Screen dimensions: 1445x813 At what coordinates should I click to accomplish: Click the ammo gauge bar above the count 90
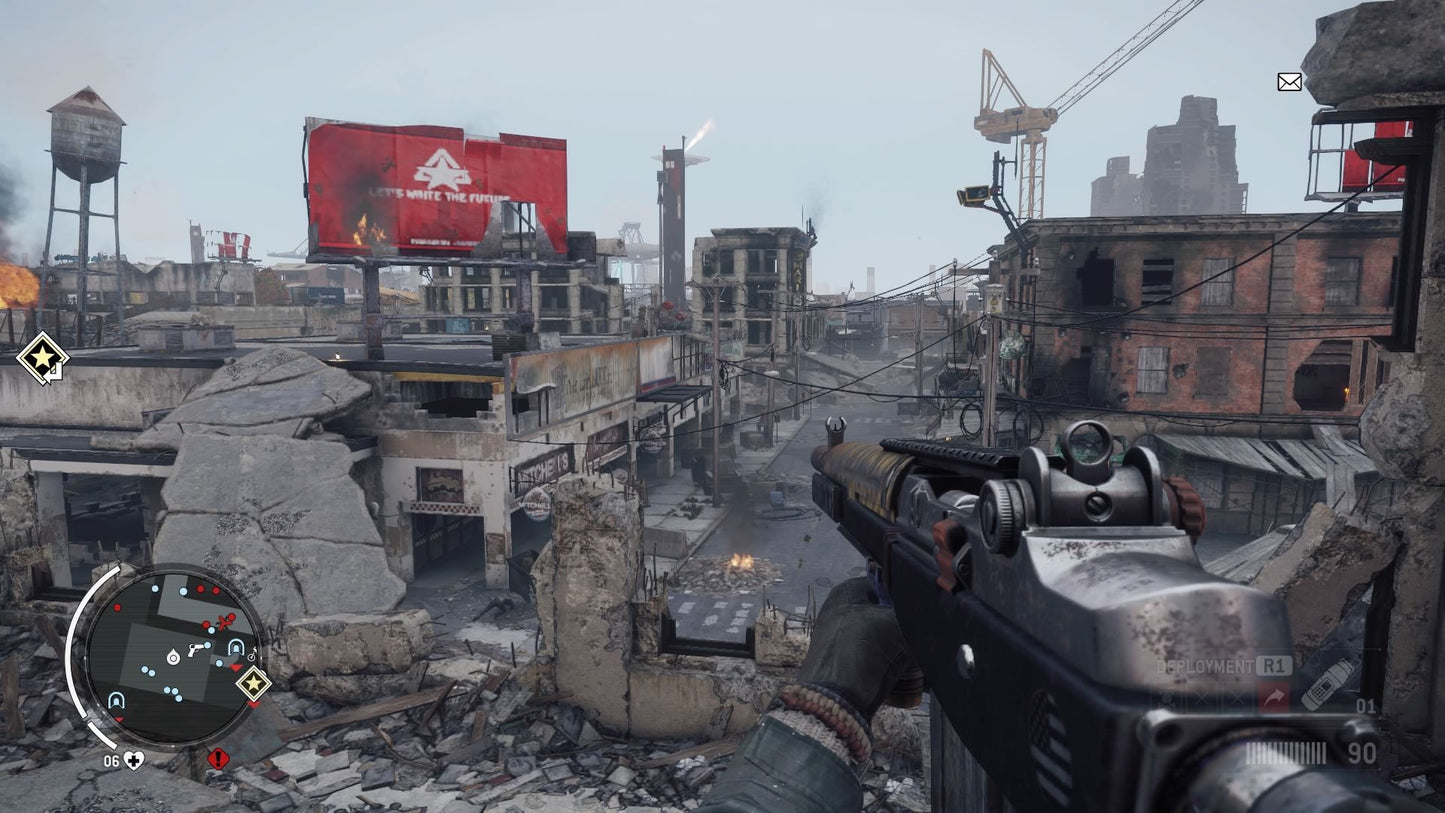(x=1286, y=750)
